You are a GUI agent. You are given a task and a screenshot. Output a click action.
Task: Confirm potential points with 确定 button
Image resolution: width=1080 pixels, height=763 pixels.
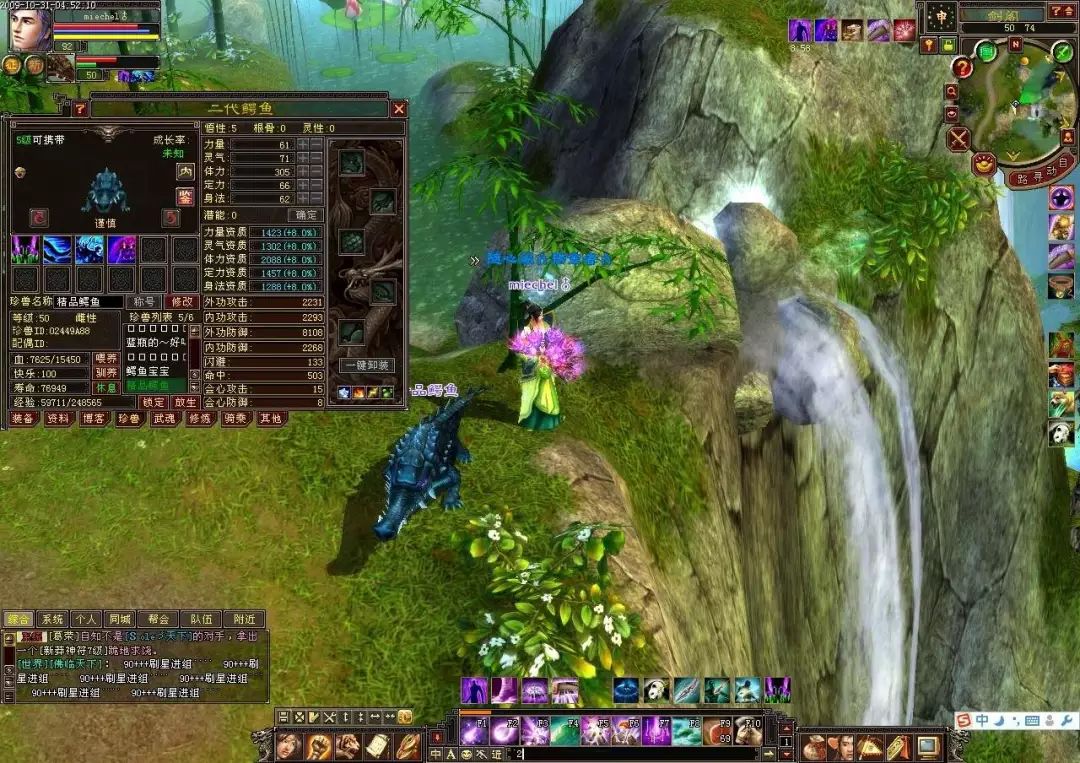[306, 215]
